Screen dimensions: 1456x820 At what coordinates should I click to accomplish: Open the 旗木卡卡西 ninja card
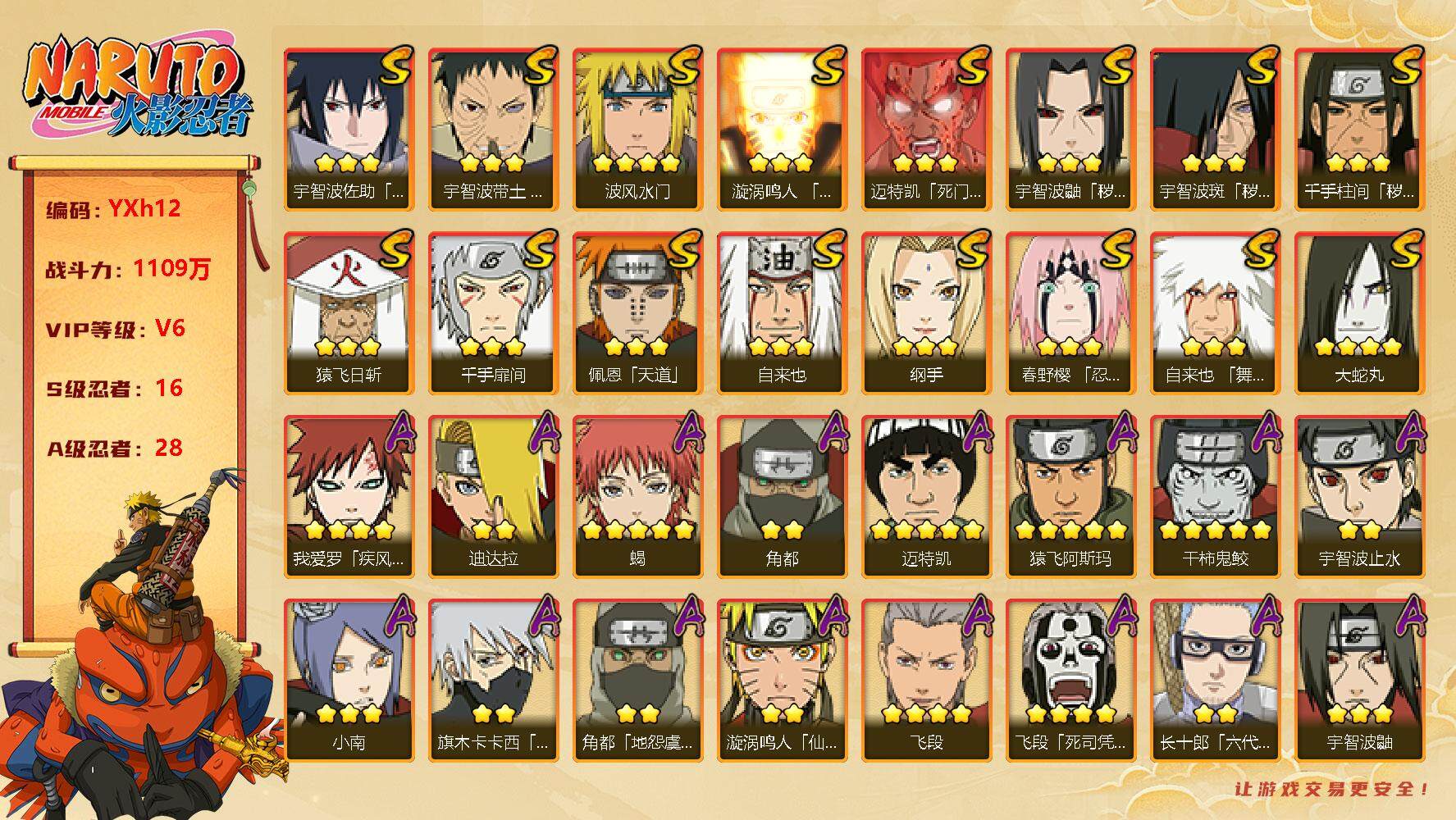(x=493, y=679)
